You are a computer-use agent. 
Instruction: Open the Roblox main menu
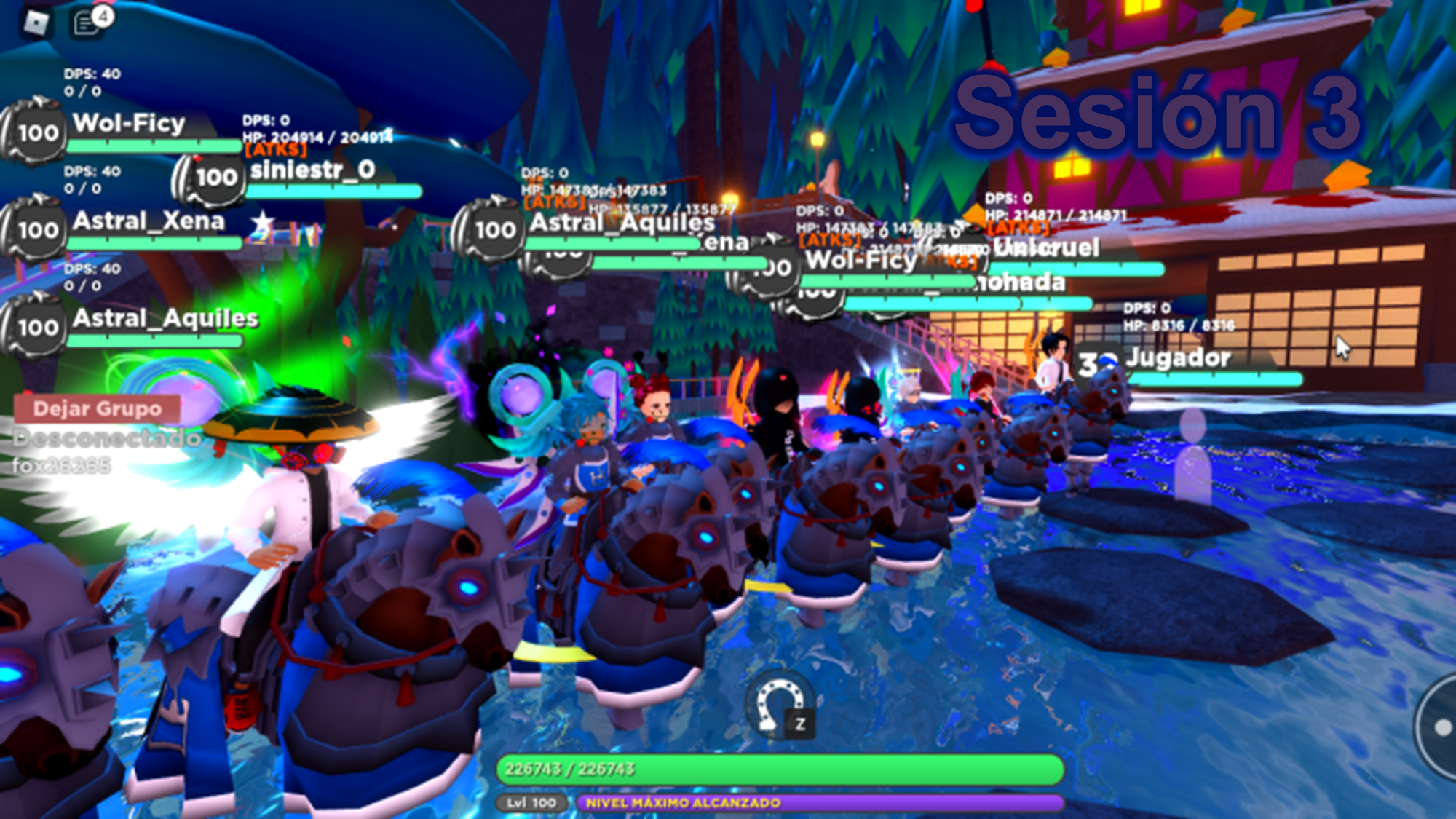click(36, 23)
